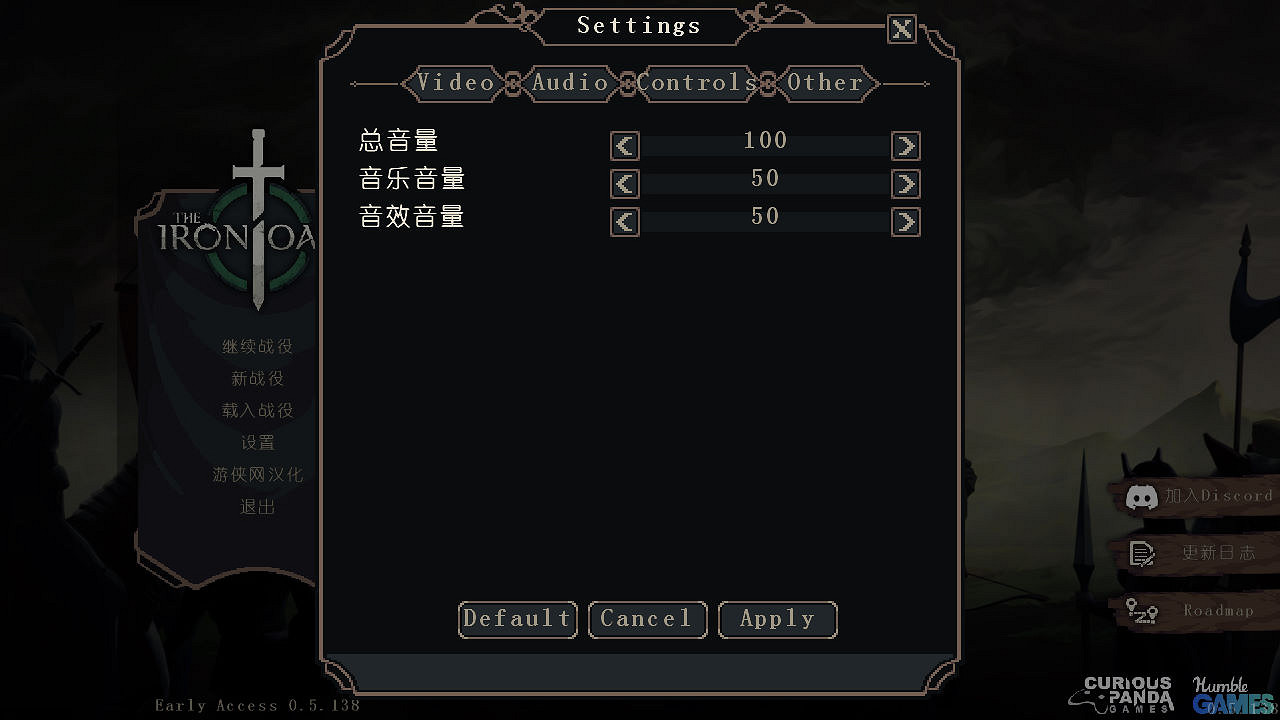Click the Humble Games logo
This screenshot has width=1280, height=720.
(x=1229, y=690)
